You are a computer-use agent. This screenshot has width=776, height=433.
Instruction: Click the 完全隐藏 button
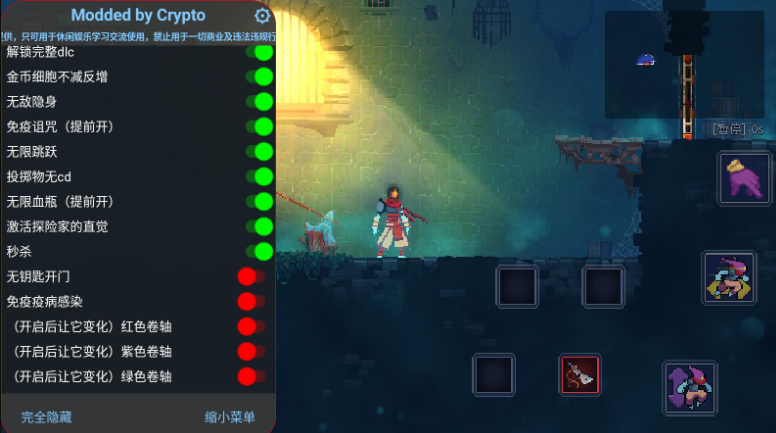(47, 416)
